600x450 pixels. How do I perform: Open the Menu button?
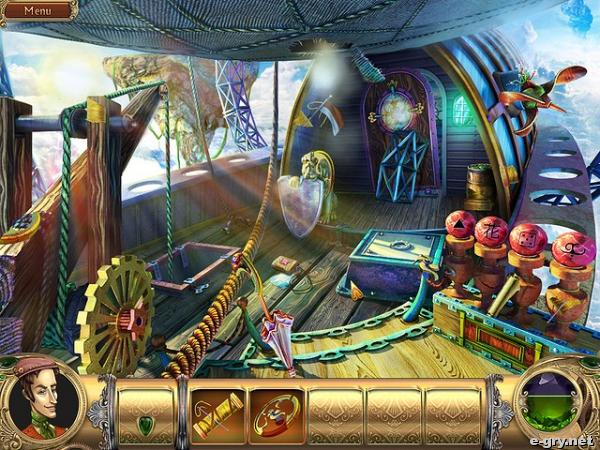point(38,10)
